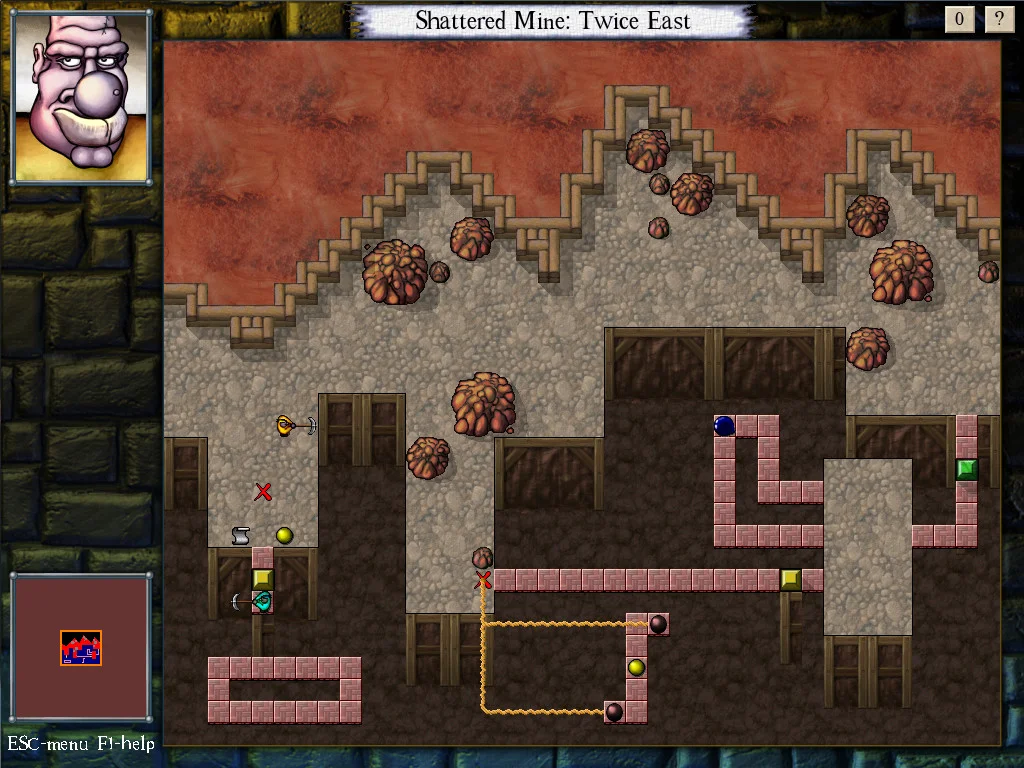Select the minimap room thumbnail
The width and height of the screenshot is (1024, 768).
[81, 648]
